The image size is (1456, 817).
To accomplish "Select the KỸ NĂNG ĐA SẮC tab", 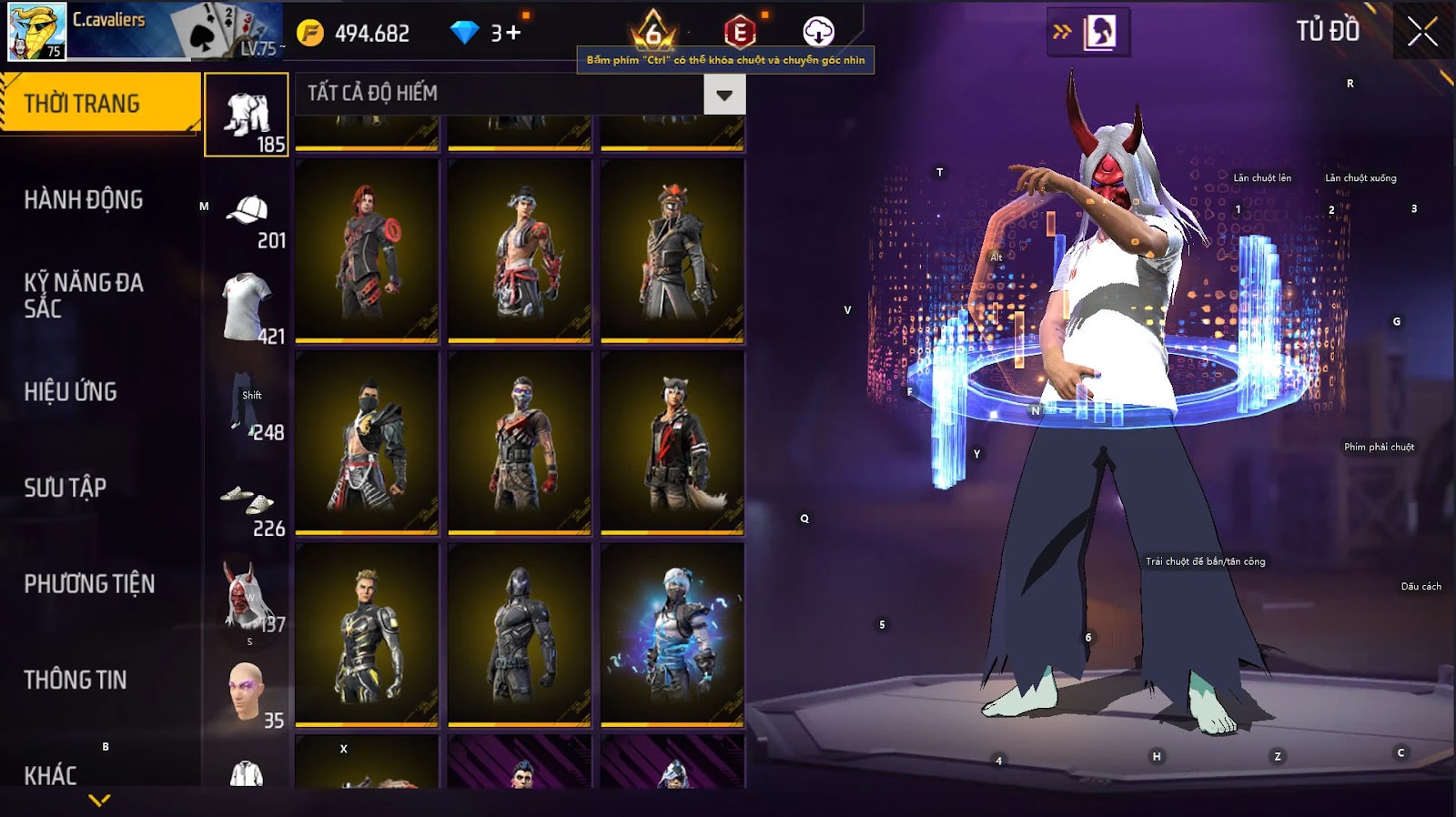I will [84, 296].
